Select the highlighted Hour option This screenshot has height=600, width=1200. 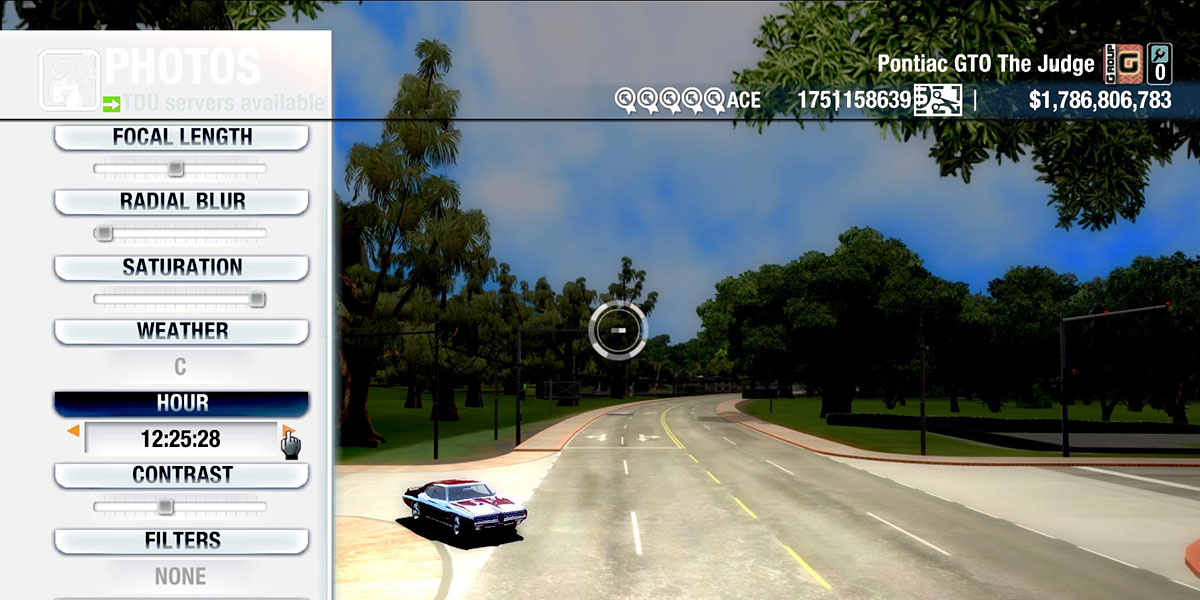181,403
